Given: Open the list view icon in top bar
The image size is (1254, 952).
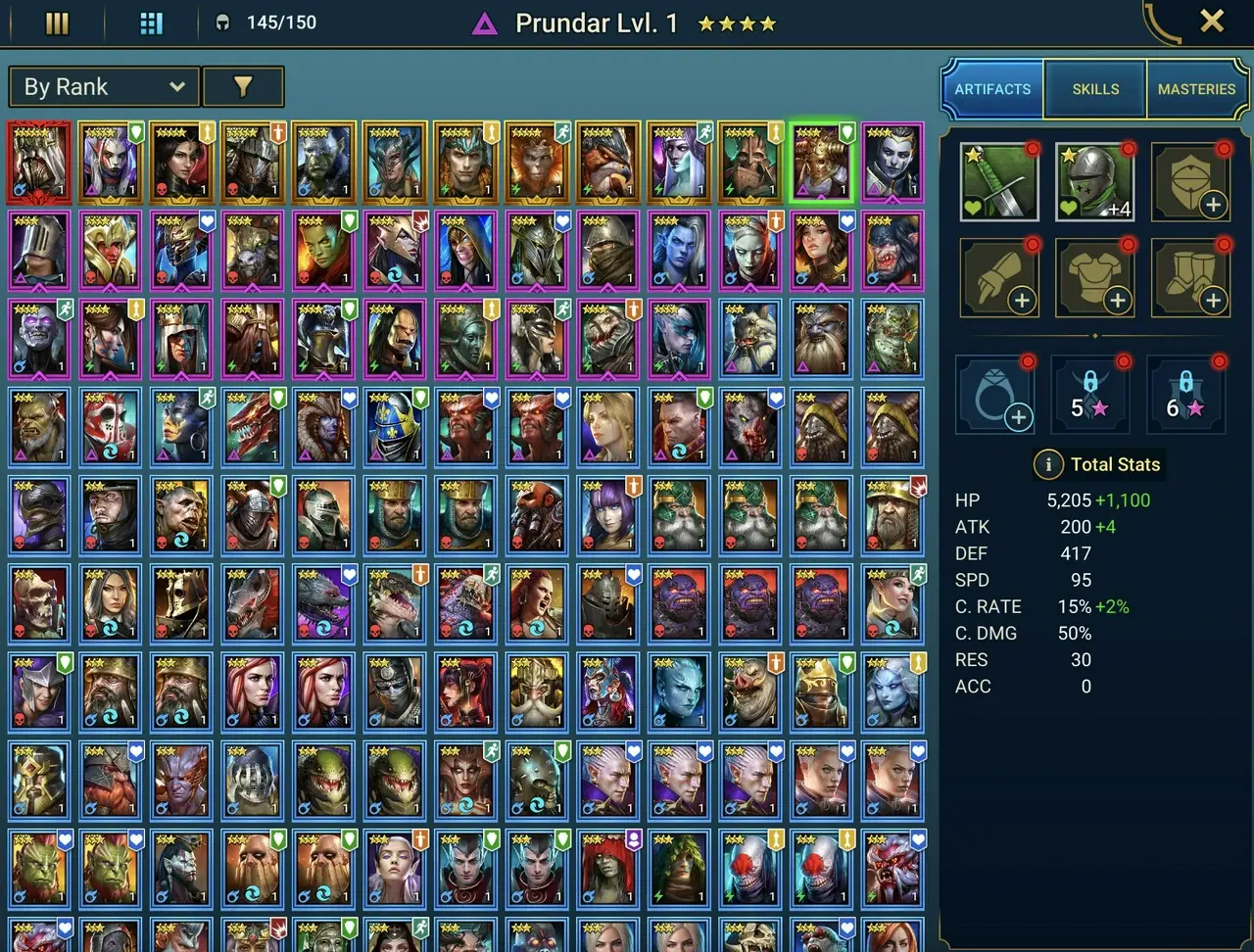Looking at the screenshot, I should tap(56, 23).
